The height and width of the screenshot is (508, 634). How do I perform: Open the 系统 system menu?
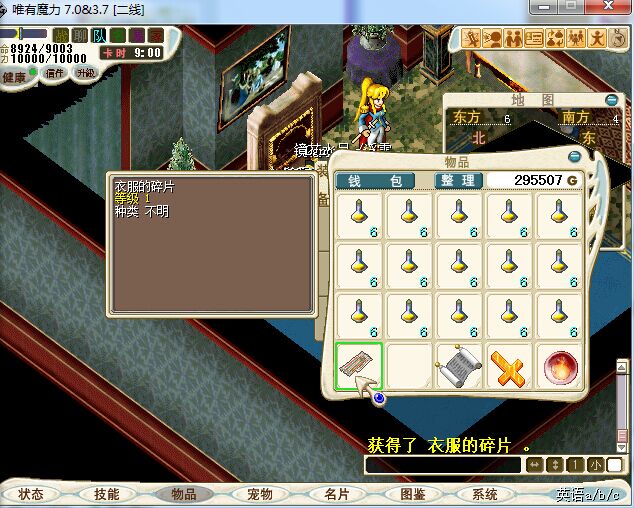[485, 494]
